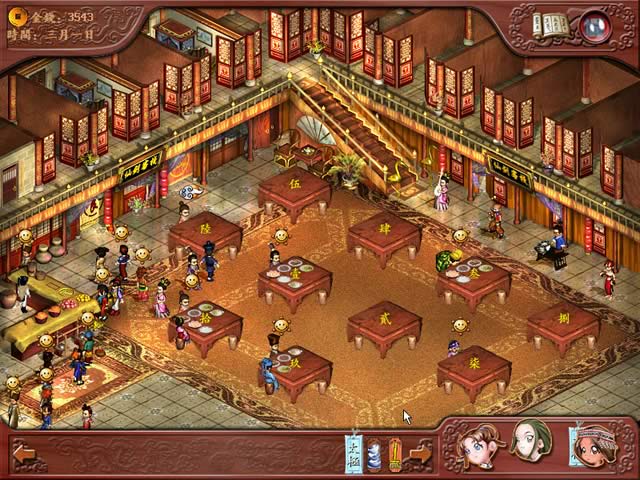Select the blue-white porcelain vase item

pos(374,454)
